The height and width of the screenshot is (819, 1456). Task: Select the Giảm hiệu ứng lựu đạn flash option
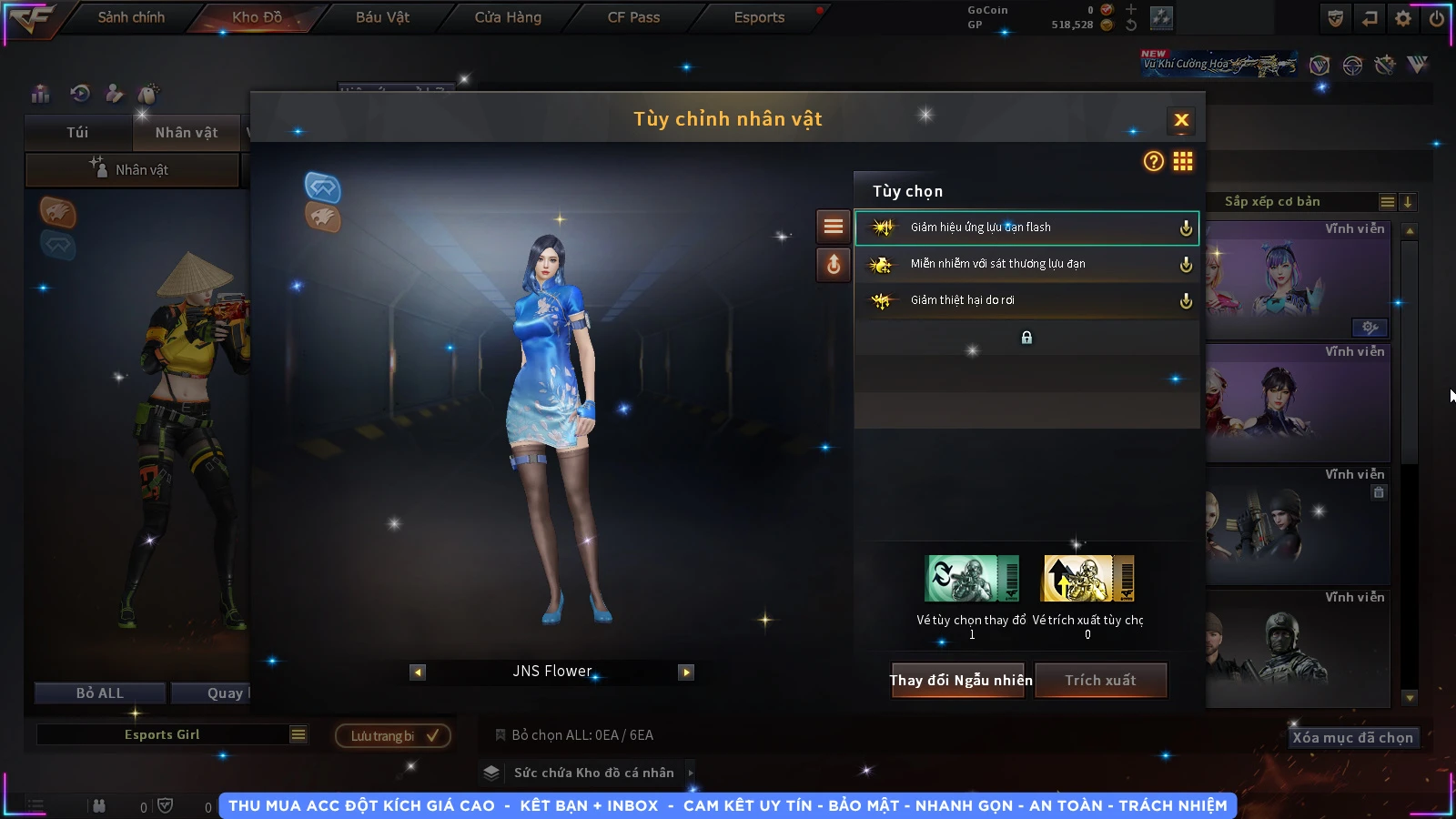1026,227
